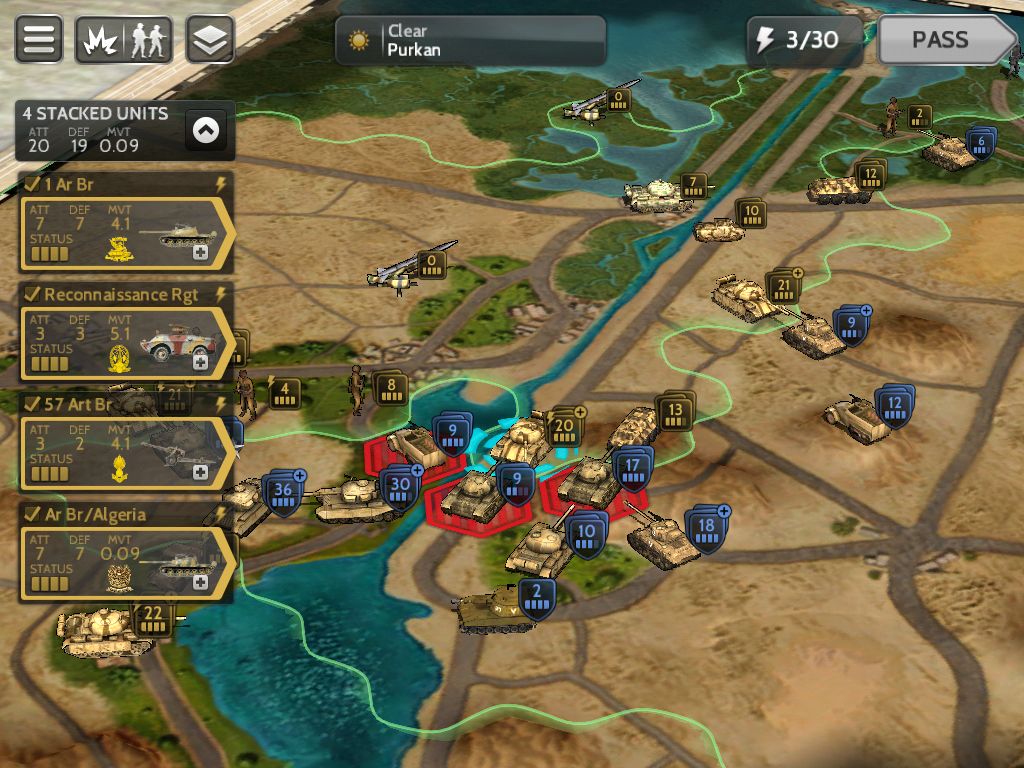Image resolution: width=1024 pixels, height=768 pixels.
Task: Uncheck the Reconnaissance Rgt checkbox
Action: pos(32,295)
